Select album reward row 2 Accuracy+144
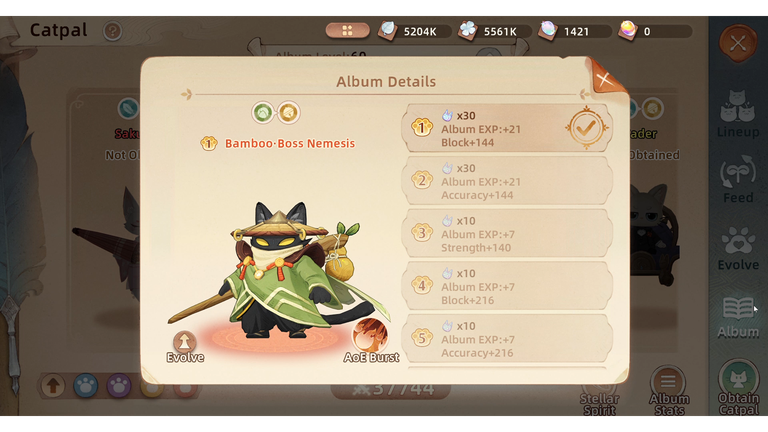Screen dimensions: 768x432 [x=507, y=181]
